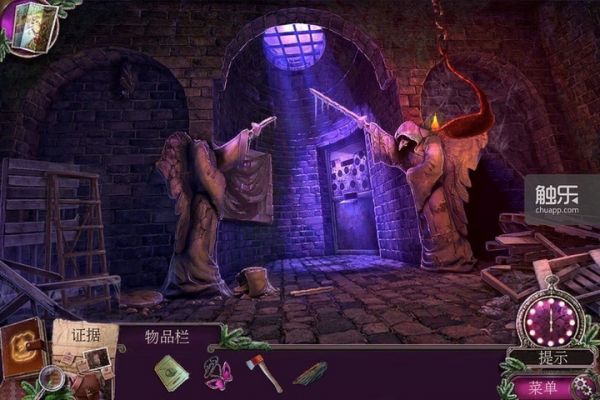
Task: Open the folded map in the corner
Action: (28, 26)
